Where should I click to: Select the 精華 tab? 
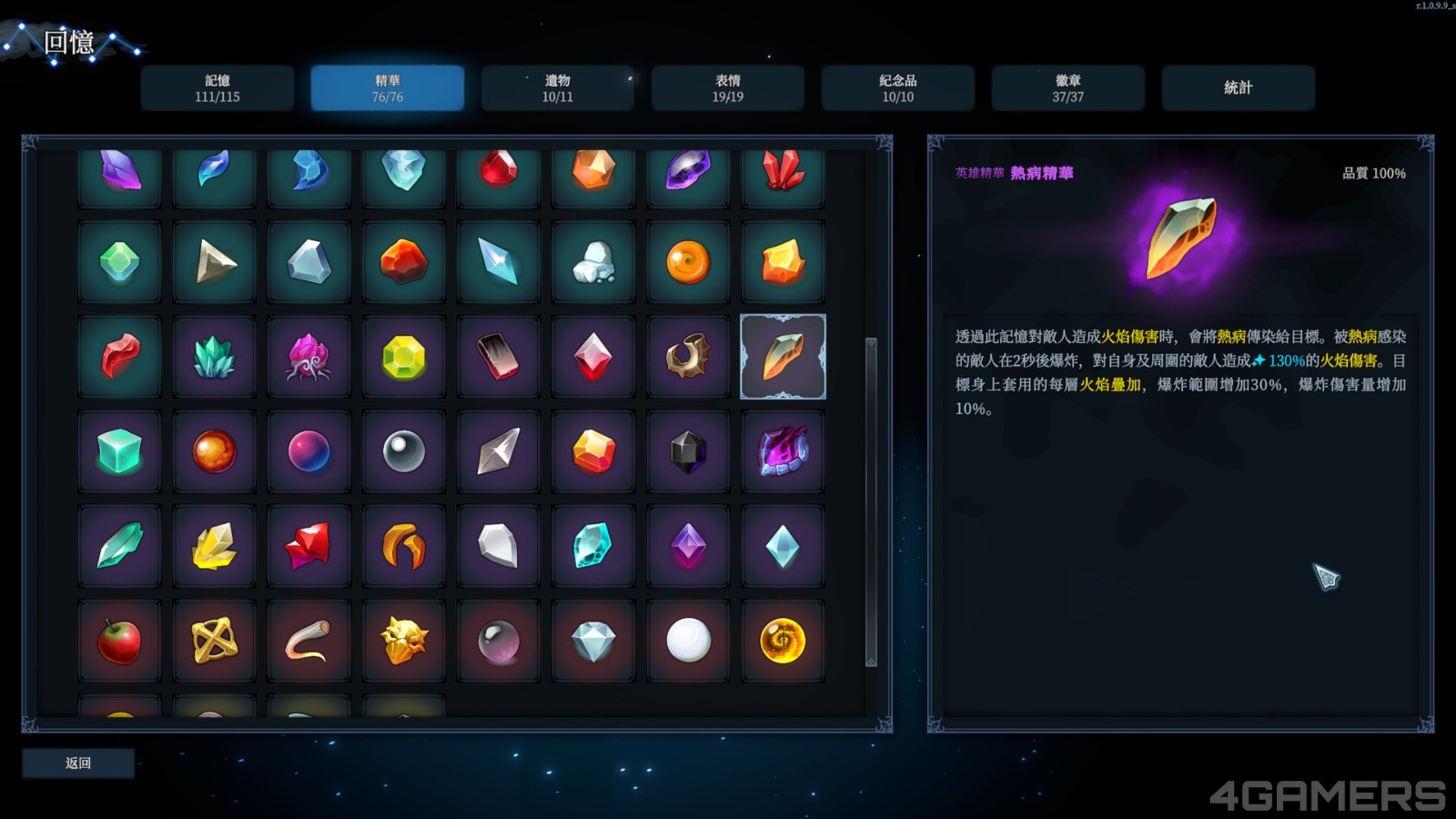click(x=387, y=88)
